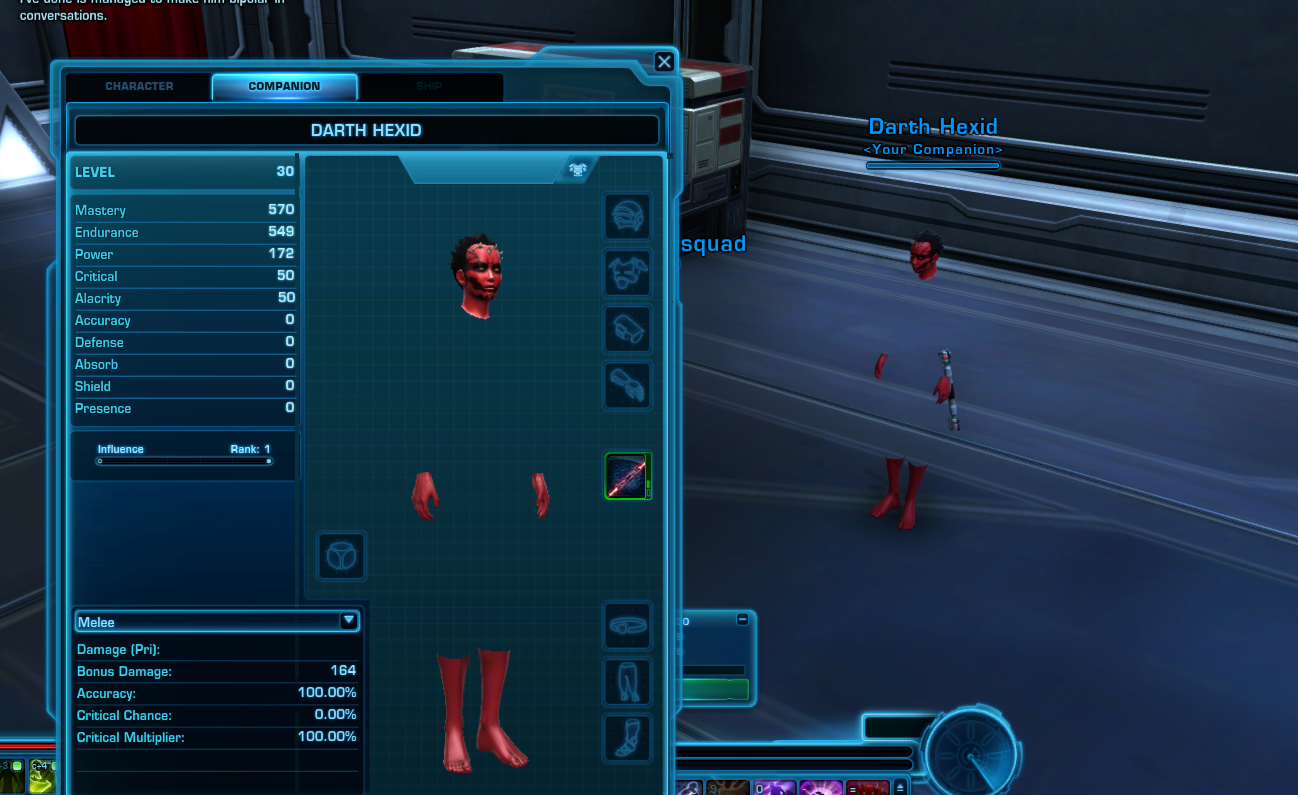Image resolution: width=1298 pixels, height=795 pixels.
Task: Open the companion customization slot
Action: coord(341,556)
